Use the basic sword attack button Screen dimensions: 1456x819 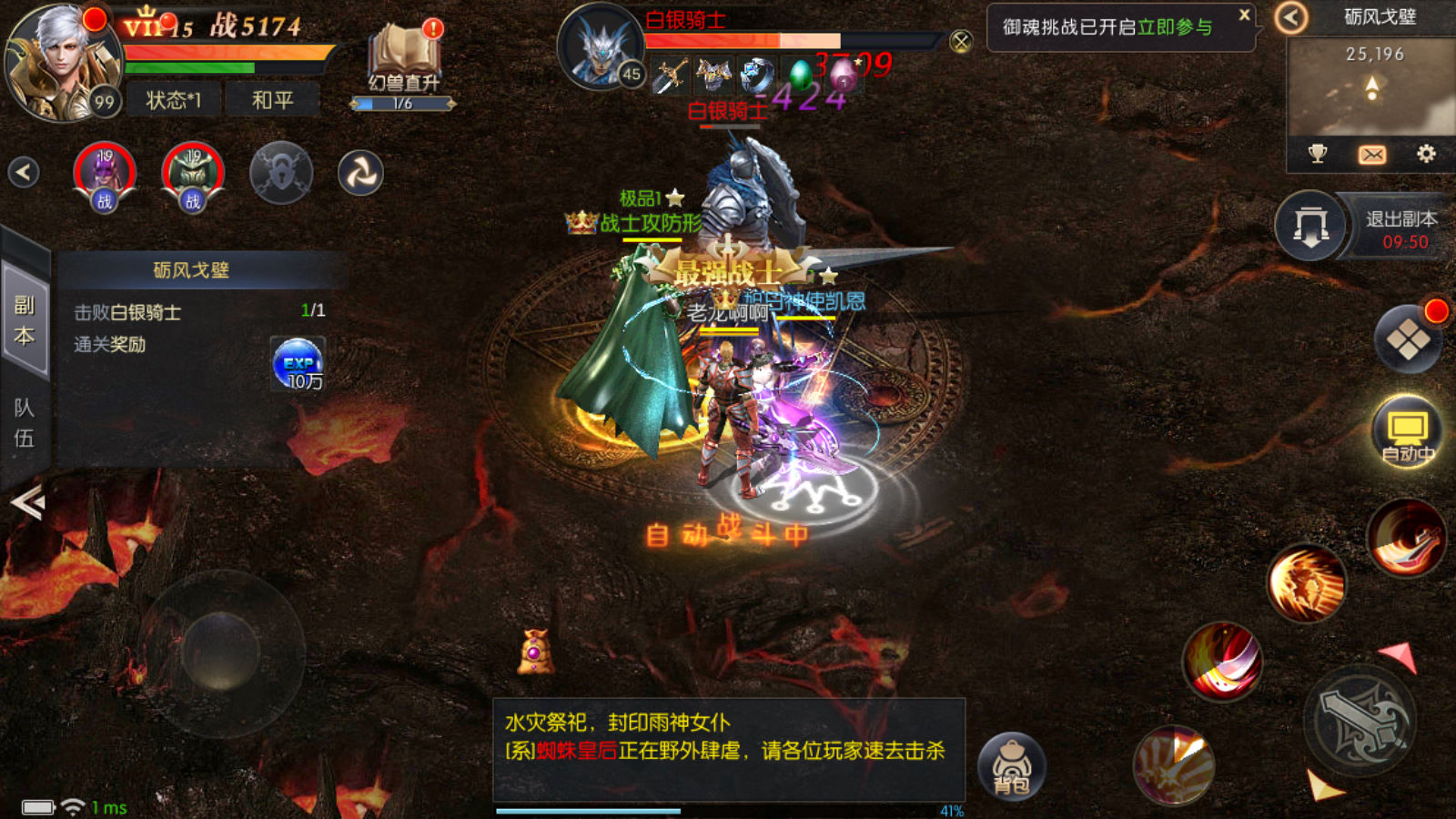(1361, 720)
